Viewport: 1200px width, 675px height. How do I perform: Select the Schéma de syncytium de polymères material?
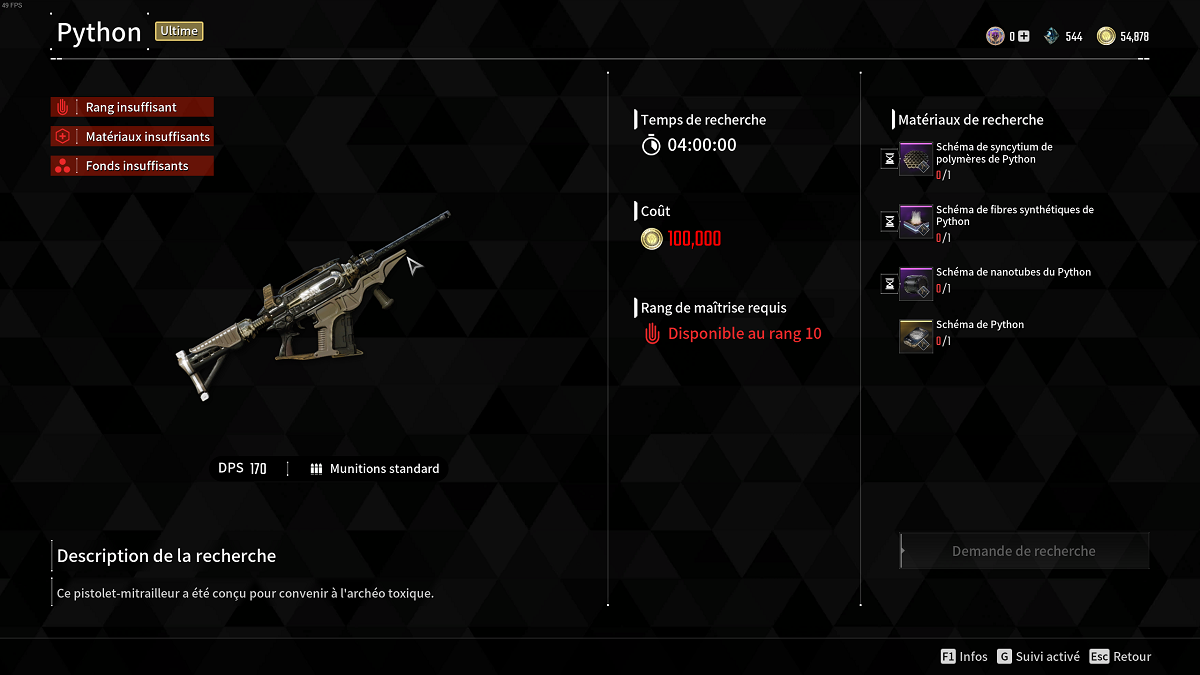[915, 159]
